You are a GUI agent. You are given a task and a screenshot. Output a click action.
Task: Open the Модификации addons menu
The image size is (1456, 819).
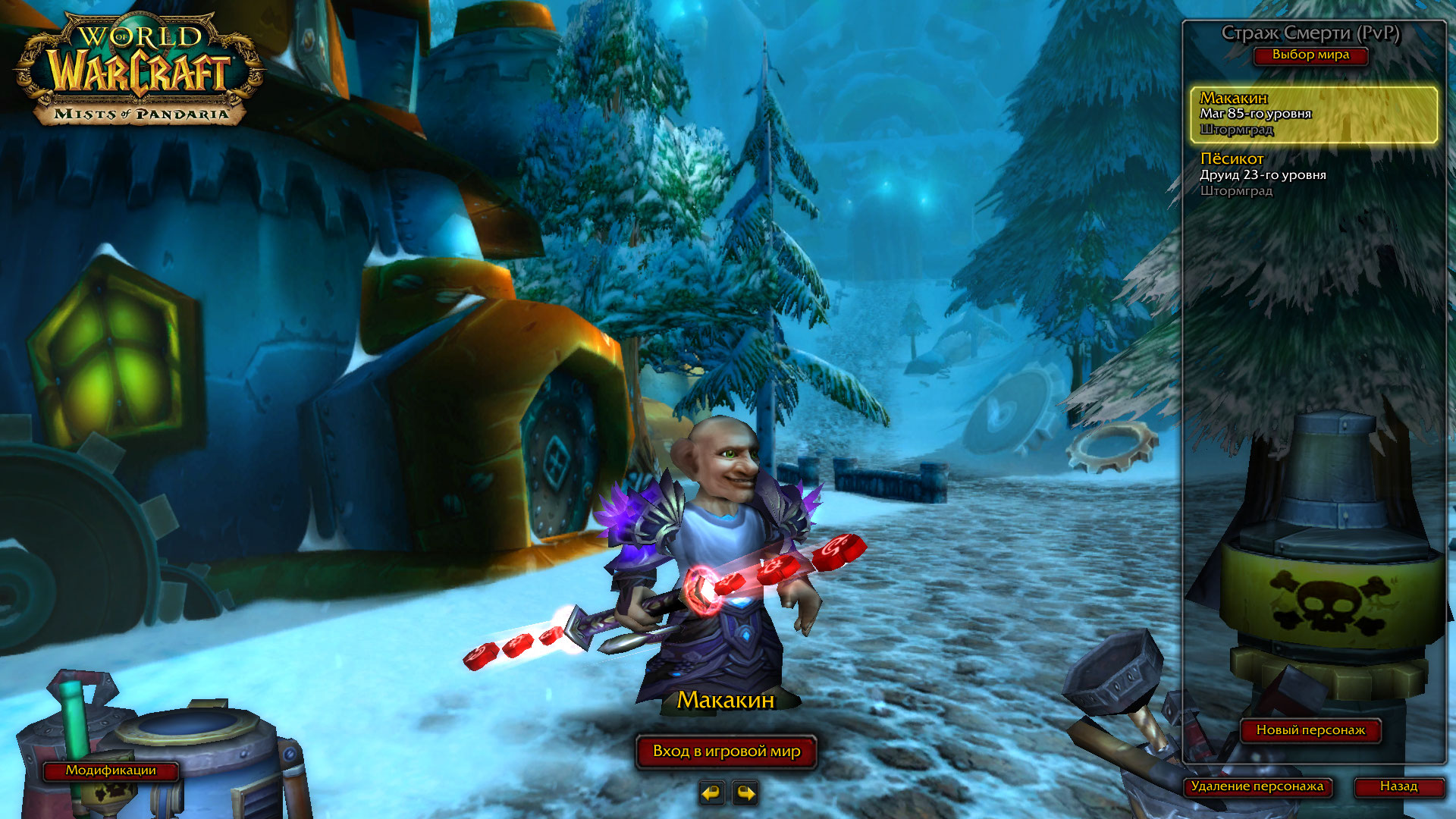[111, 770]
